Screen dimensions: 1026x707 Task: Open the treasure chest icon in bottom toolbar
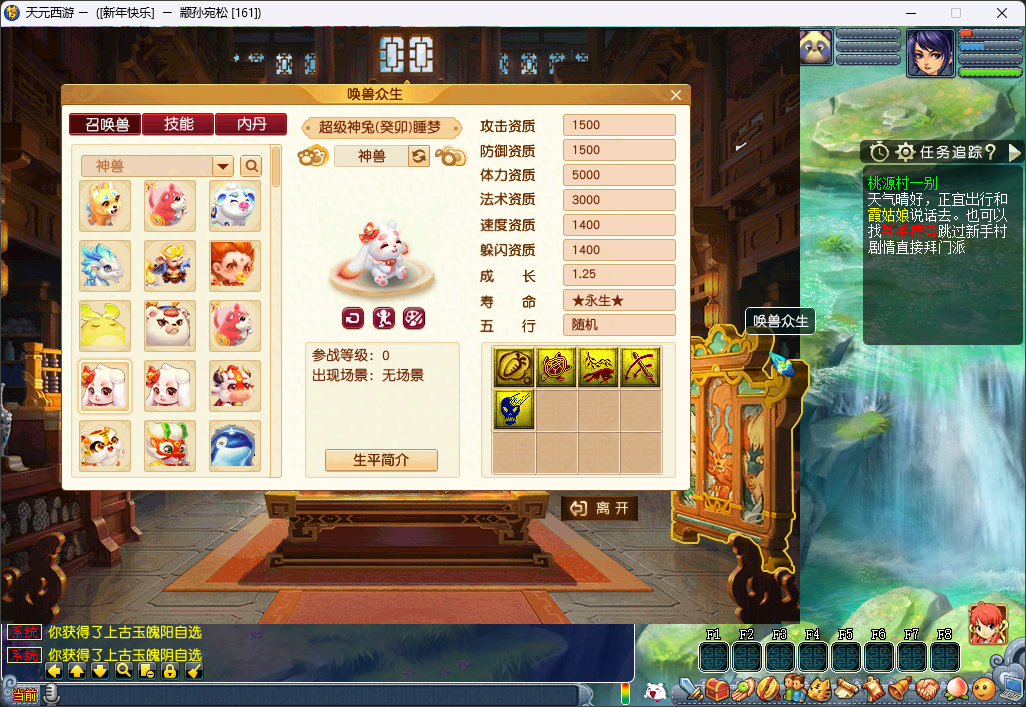point(716,689)
